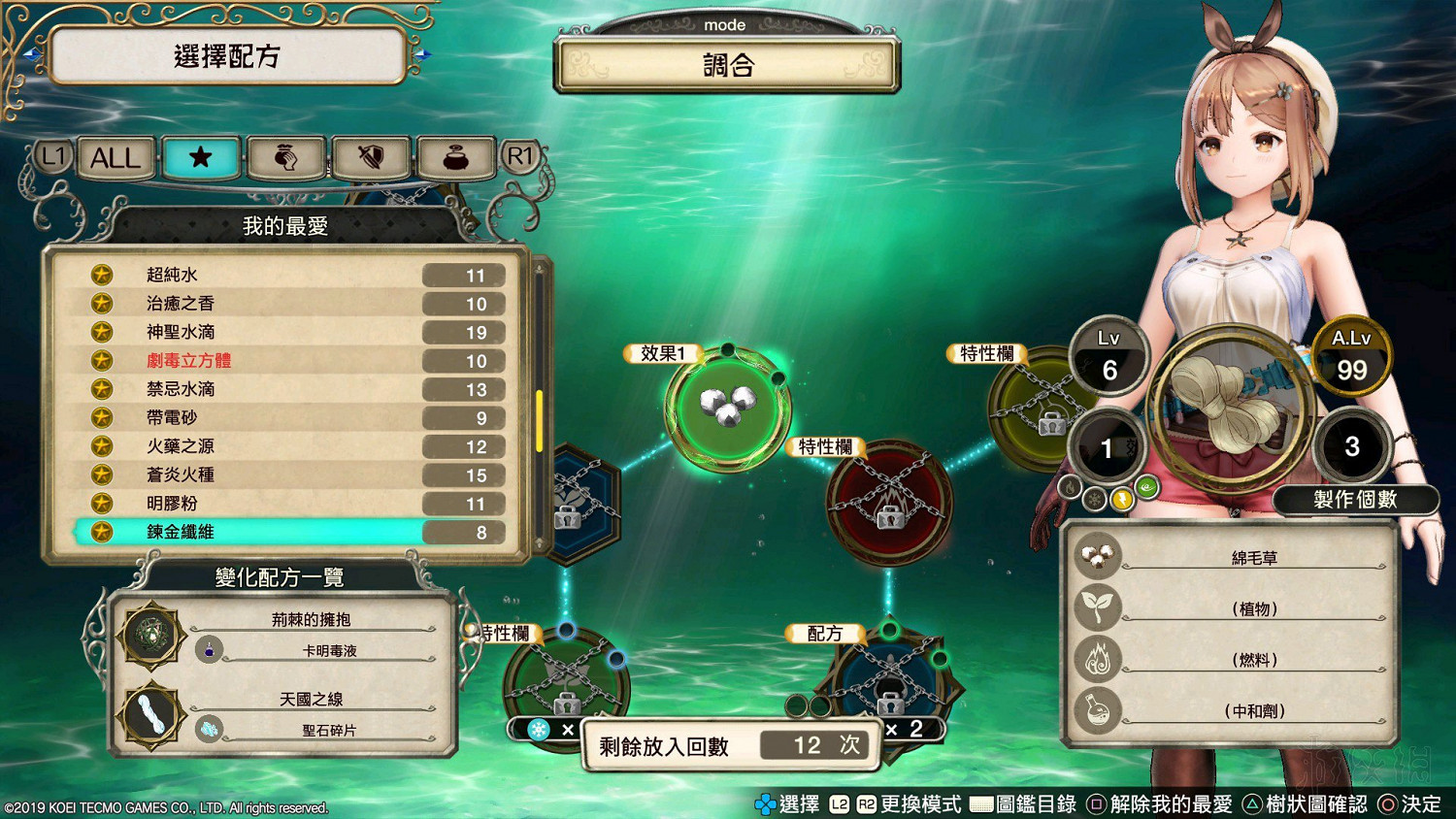Select the equipment filter (sword and shield icon)

[372, 157]
